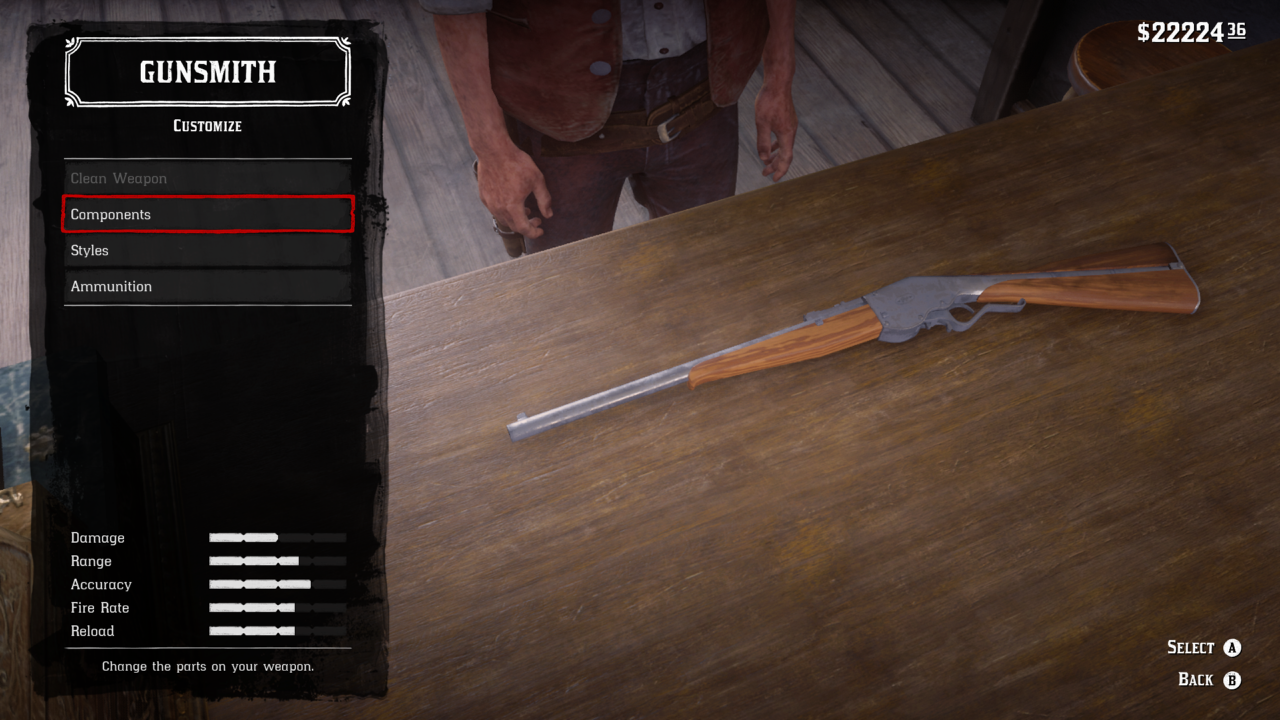The height and width of the screenshot is (720, 1280).
Task: Click the Customize section label
Action: [x=207, y=126]
